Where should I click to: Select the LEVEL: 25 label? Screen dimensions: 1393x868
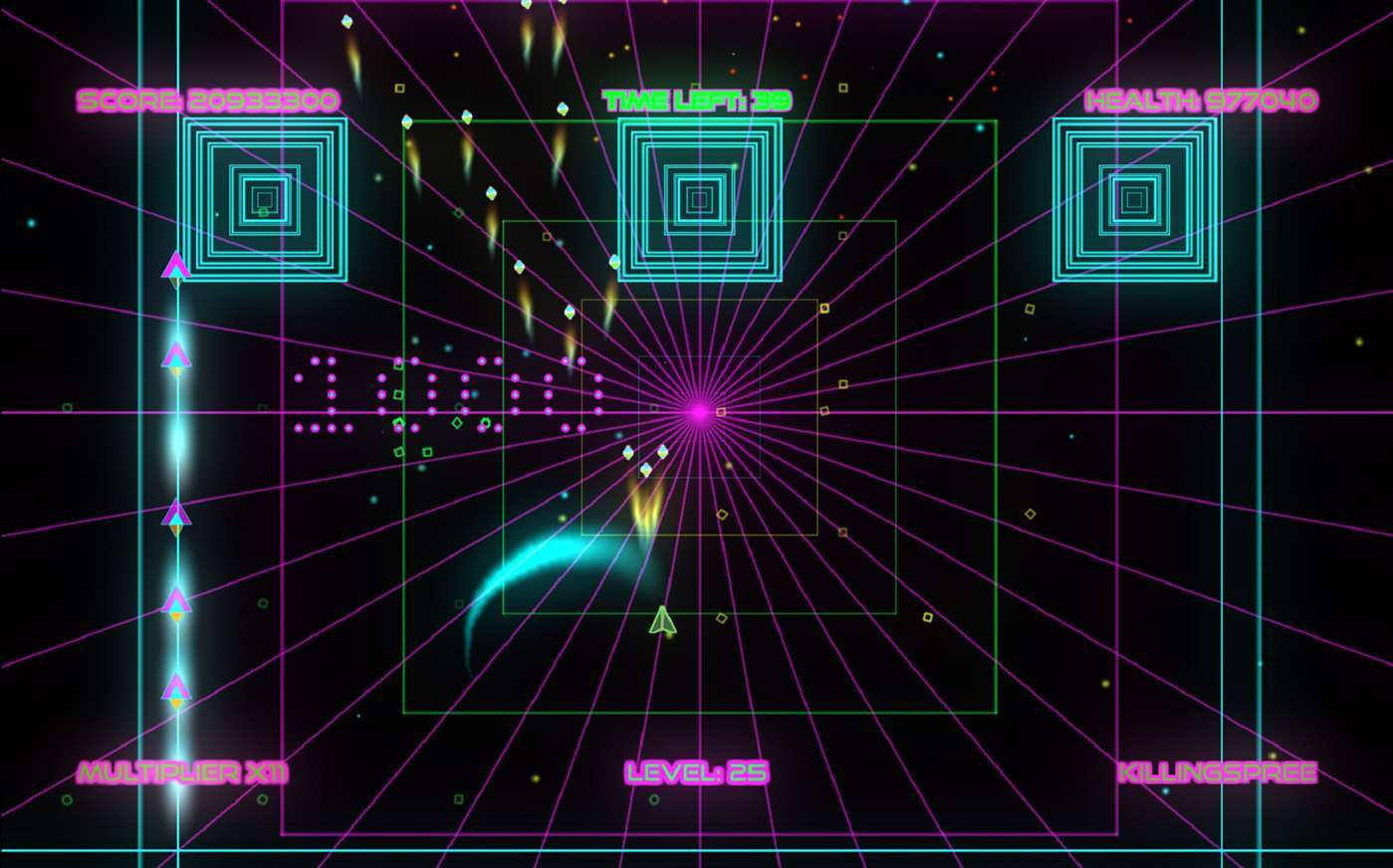pos(699,772)
